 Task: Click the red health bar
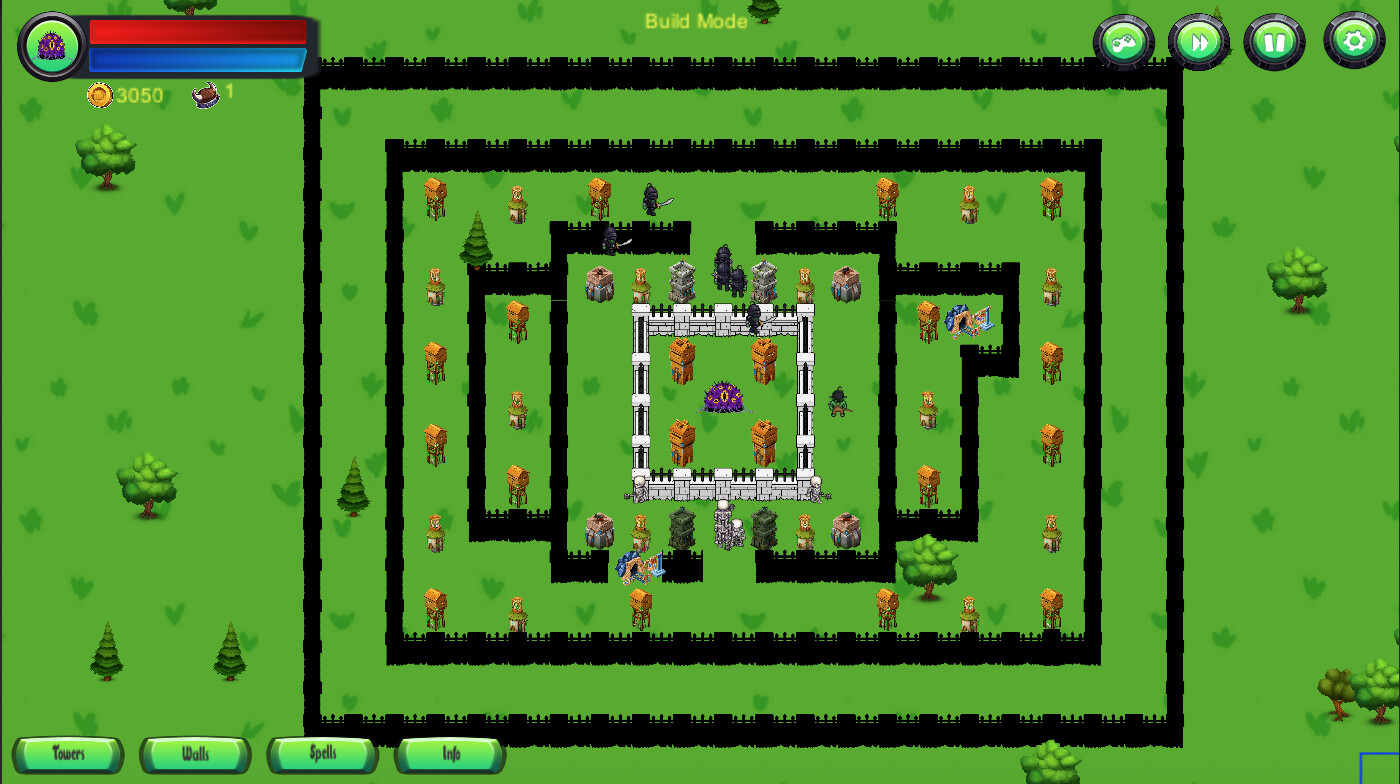pyautogui.click(x=196, y=32)
